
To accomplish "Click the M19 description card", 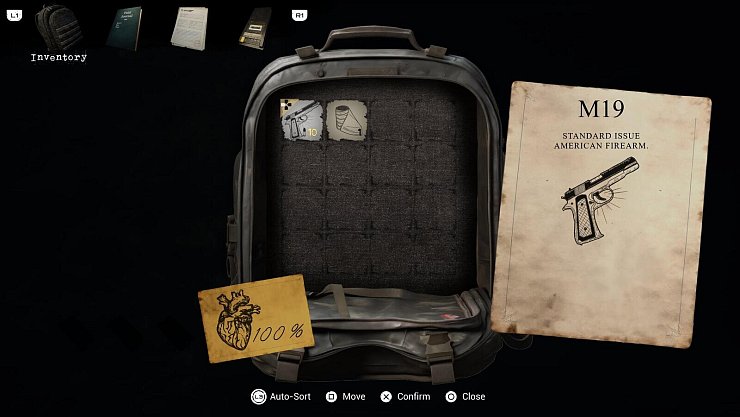I will point(601,215).
